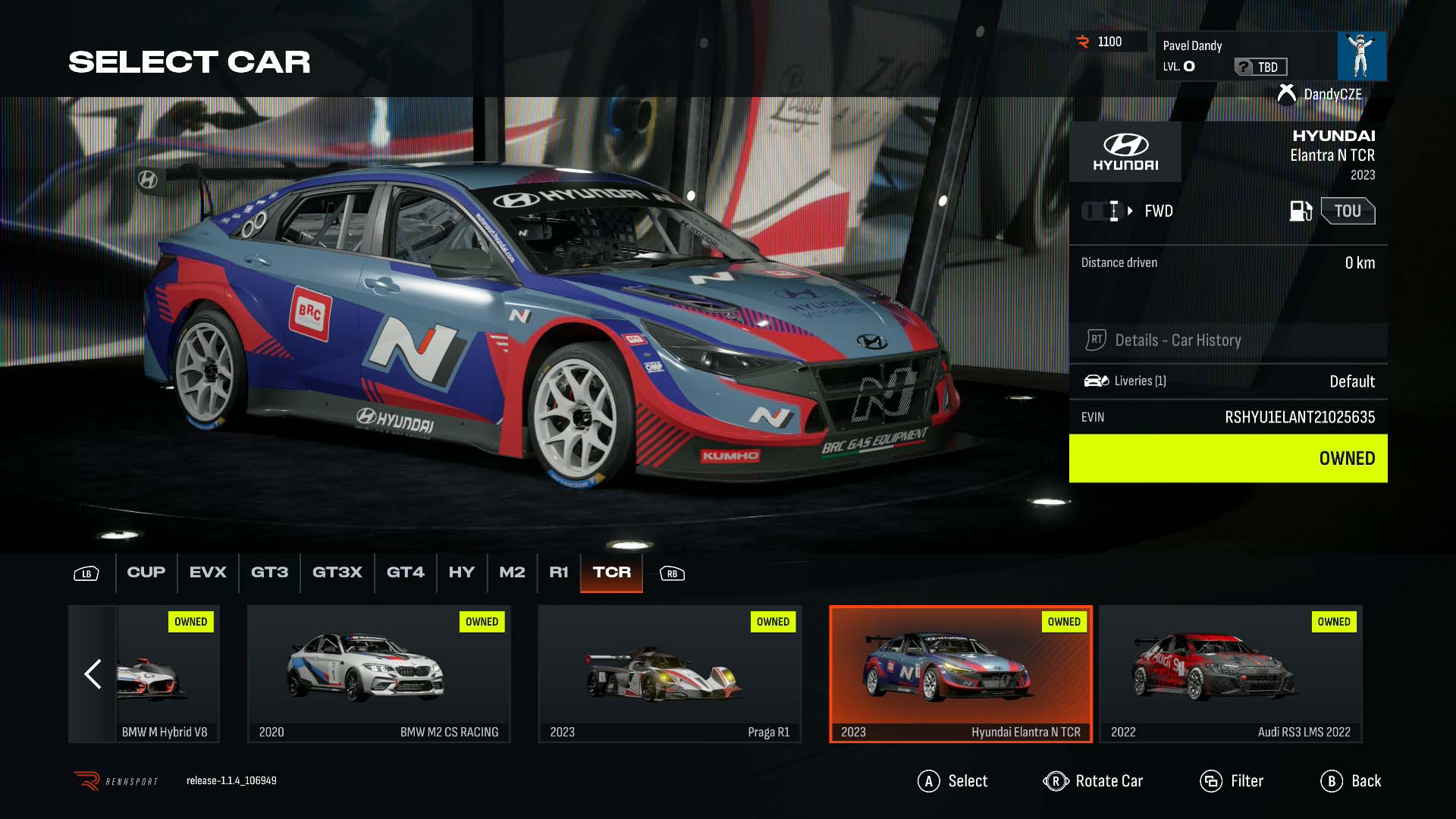Choose the Hyundai Elantra N TCR card

[961, 673]
